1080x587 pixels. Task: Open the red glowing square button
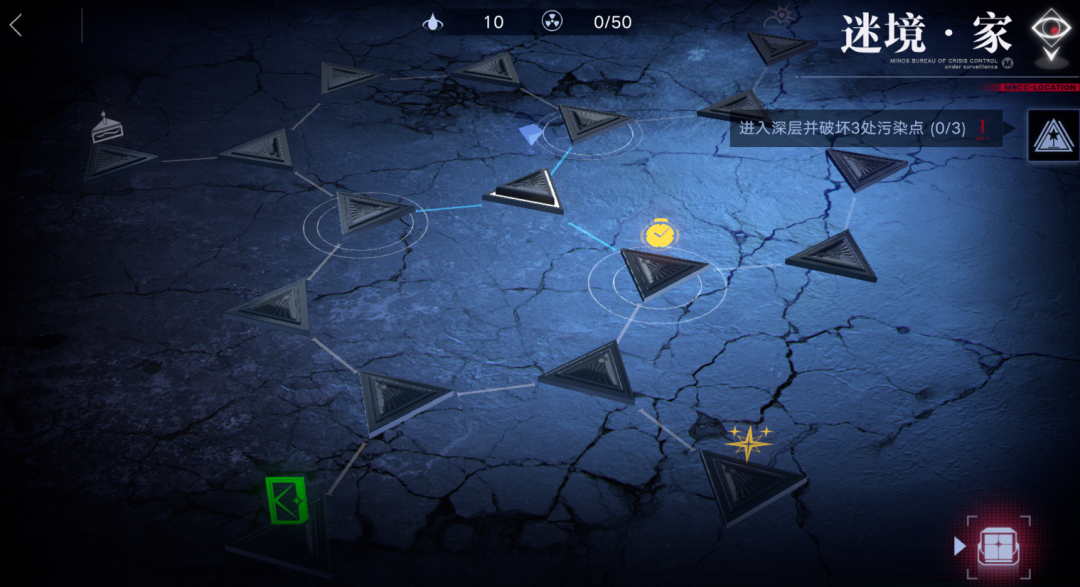997,547
